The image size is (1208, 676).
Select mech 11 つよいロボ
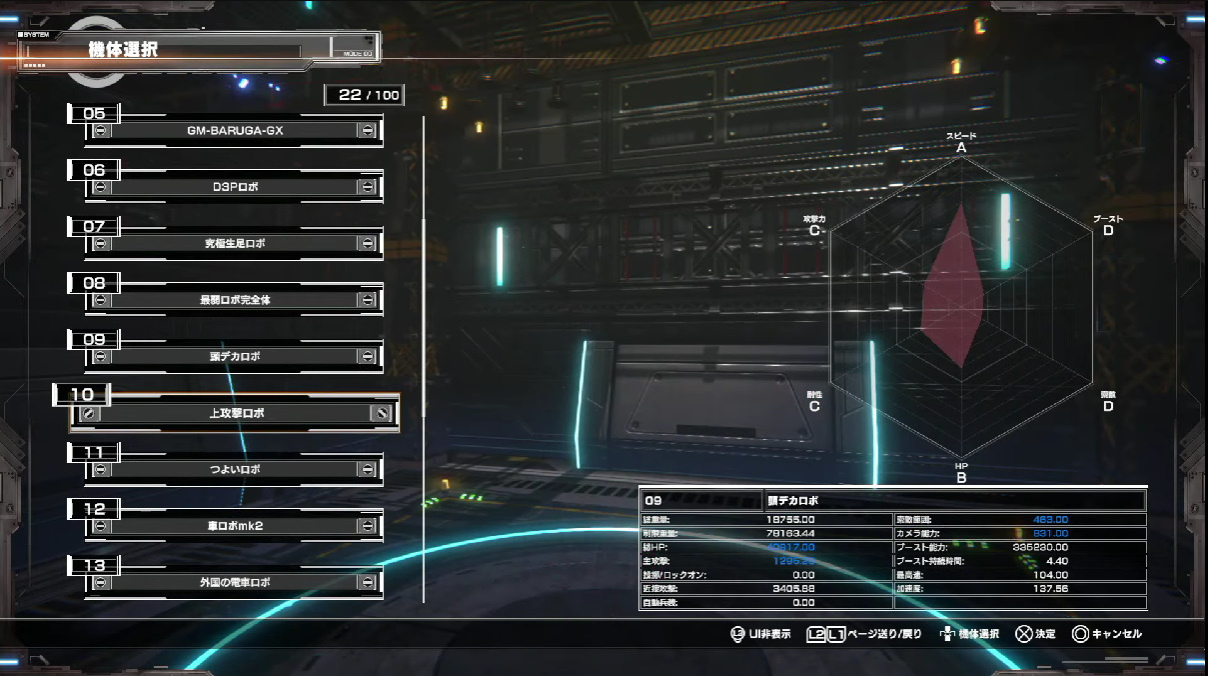[x=235, y=469]
